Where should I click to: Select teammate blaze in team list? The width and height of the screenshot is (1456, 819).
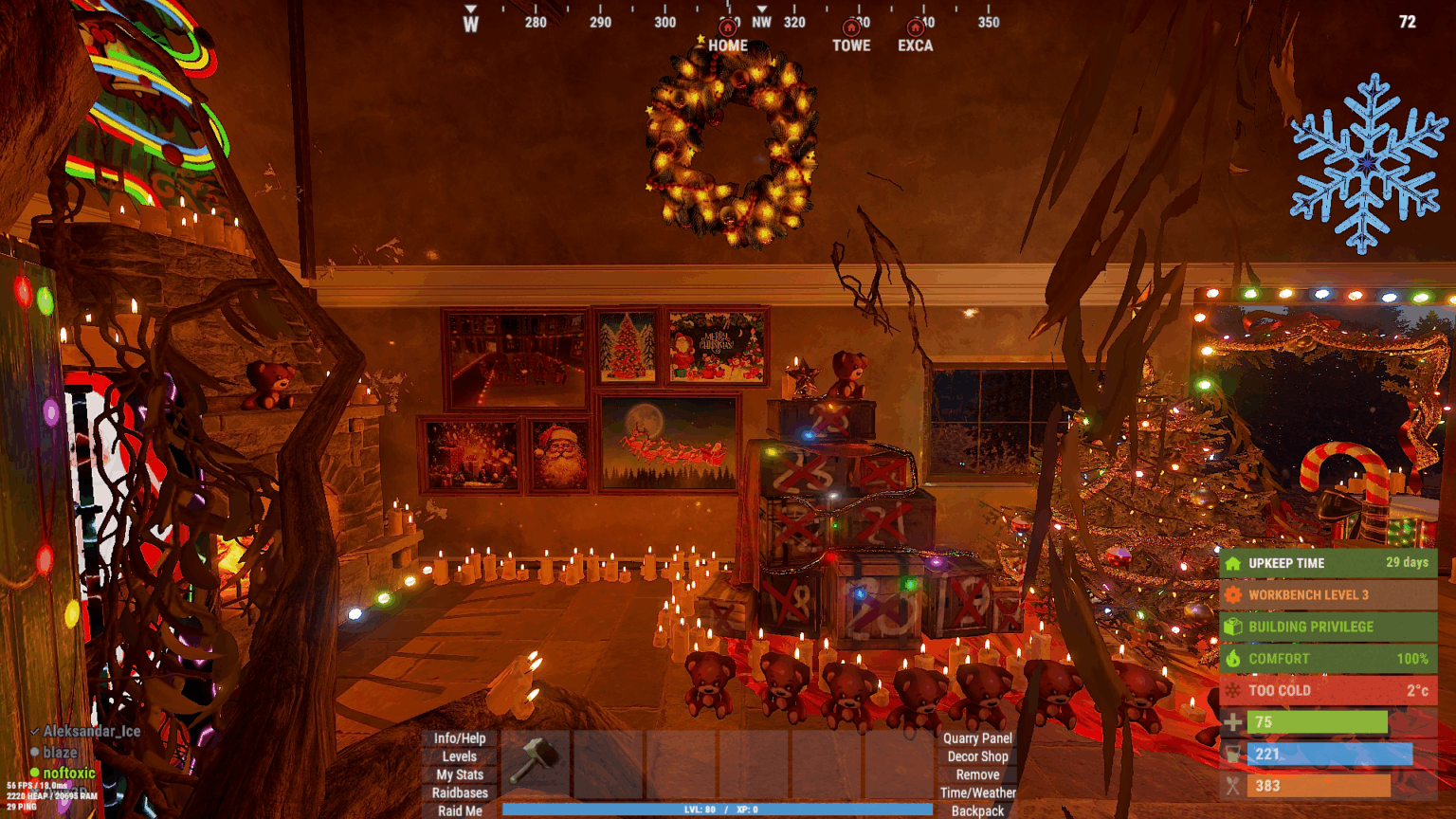(60, 752)
